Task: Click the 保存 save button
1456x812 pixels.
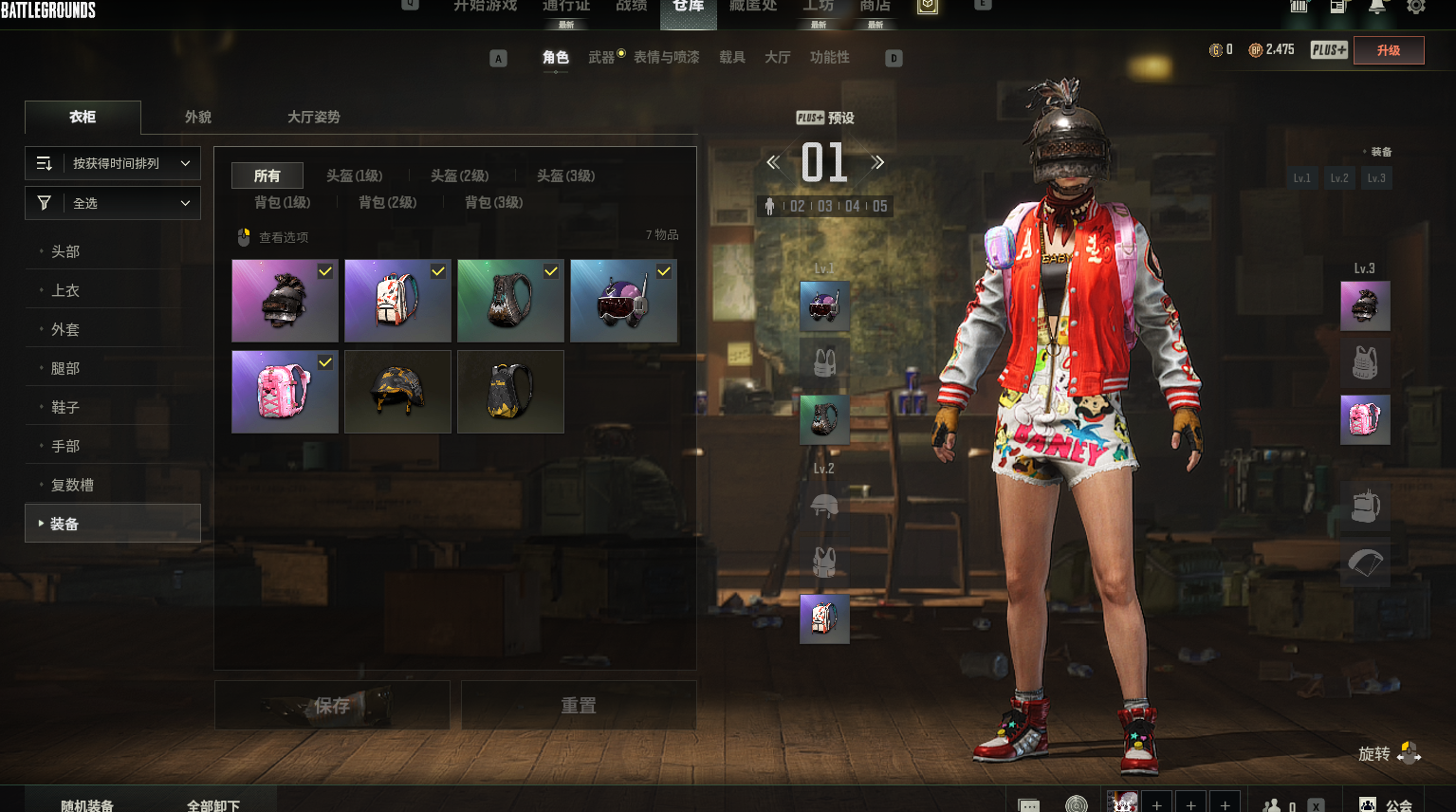Action: tap(332, 705)
